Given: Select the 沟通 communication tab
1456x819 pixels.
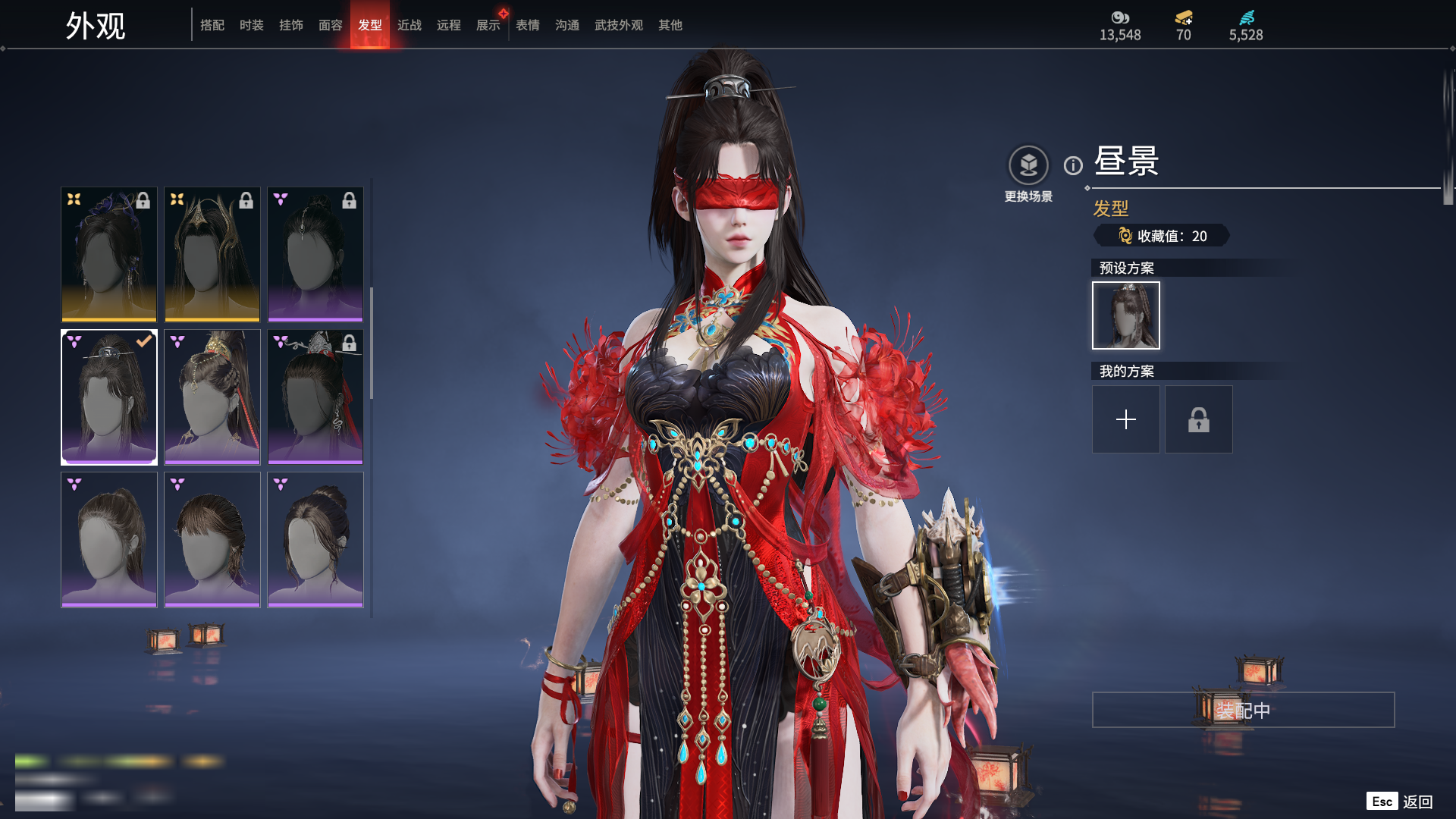Looking at the screenshot, I should pyautogui.click(x=567, y=25).
